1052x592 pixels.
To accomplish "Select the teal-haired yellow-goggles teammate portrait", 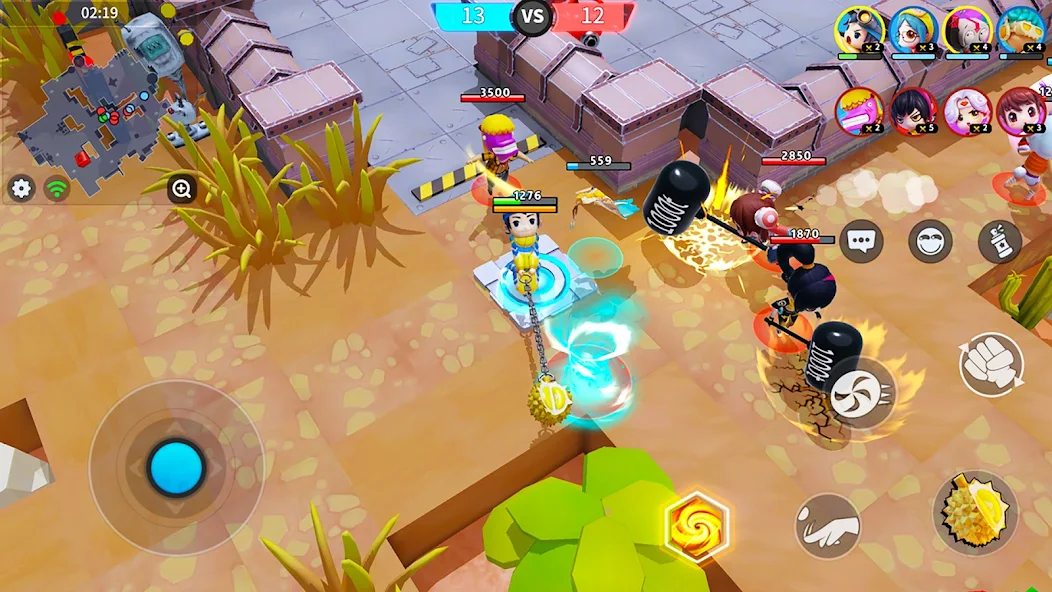I will (x=1020, y=28).
